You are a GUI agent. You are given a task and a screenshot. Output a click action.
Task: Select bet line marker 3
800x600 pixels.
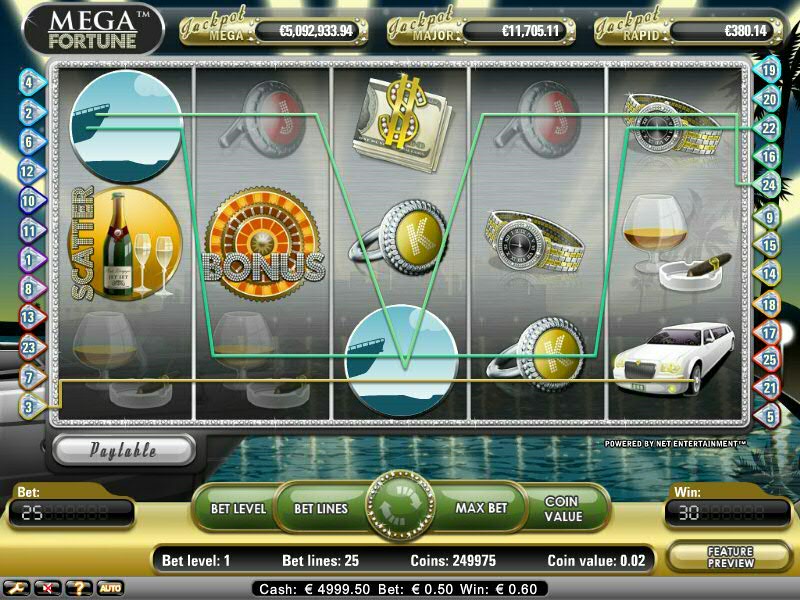[29, 406]
